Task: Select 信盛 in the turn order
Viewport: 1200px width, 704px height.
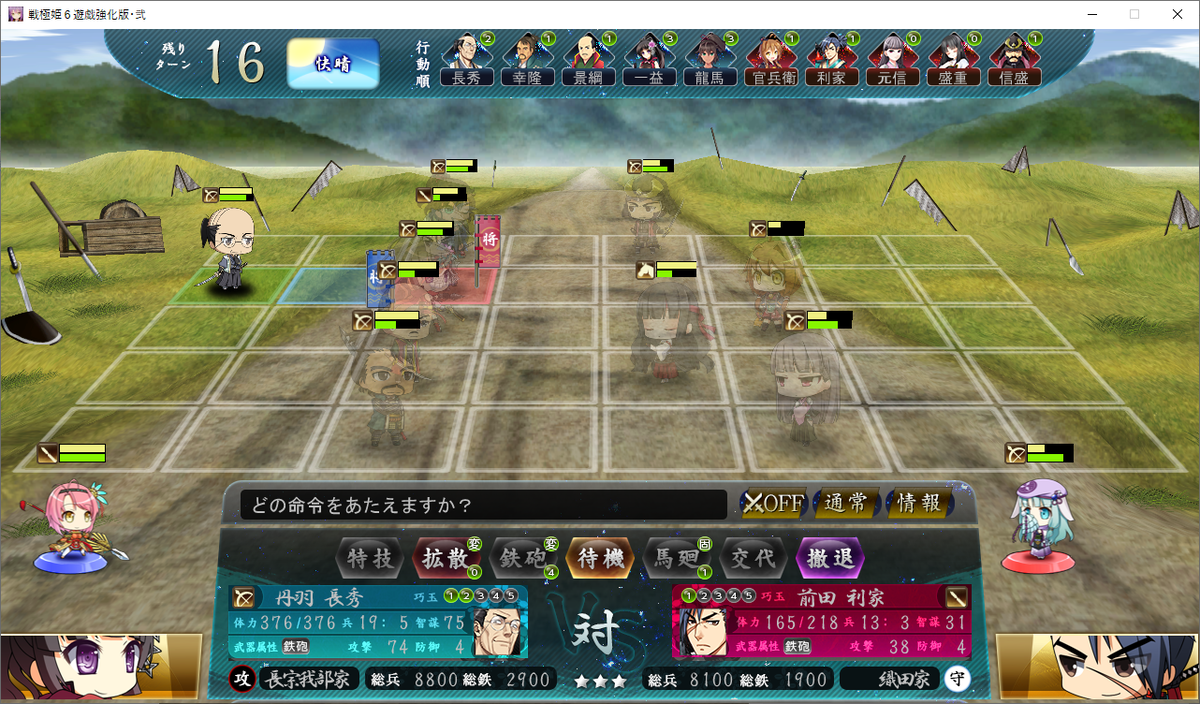Action: 1014,60
